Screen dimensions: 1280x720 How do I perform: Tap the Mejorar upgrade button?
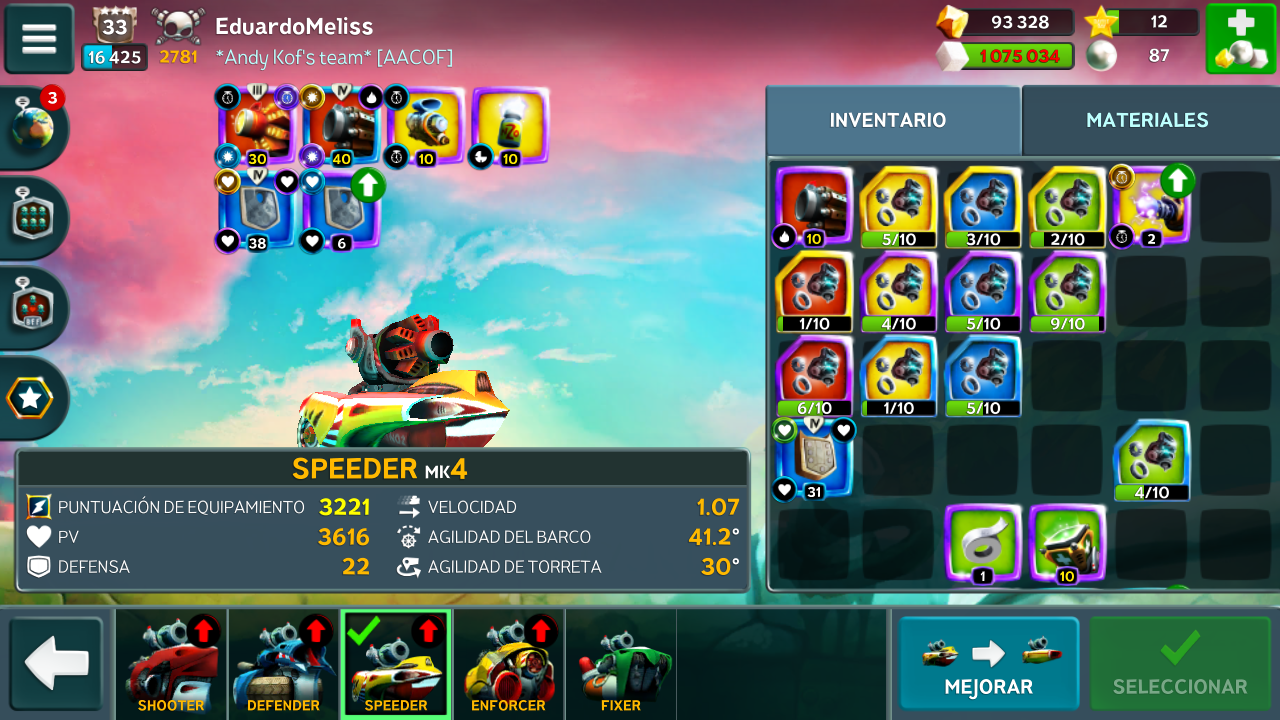pyautogui.click(x=988, y=664)
